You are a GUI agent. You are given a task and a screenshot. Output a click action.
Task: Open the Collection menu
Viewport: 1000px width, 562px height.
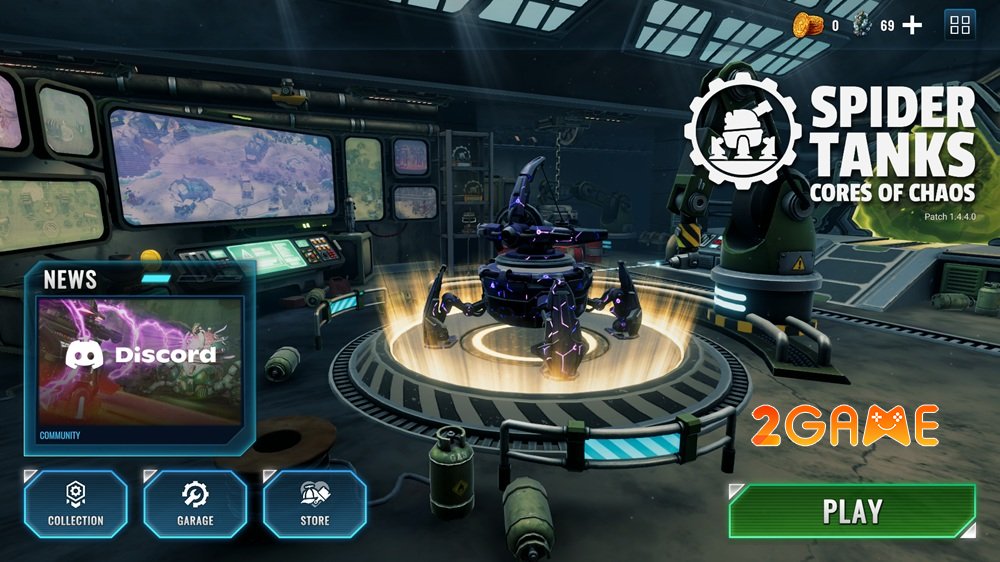pyautogui.click(x=76, y=504)
